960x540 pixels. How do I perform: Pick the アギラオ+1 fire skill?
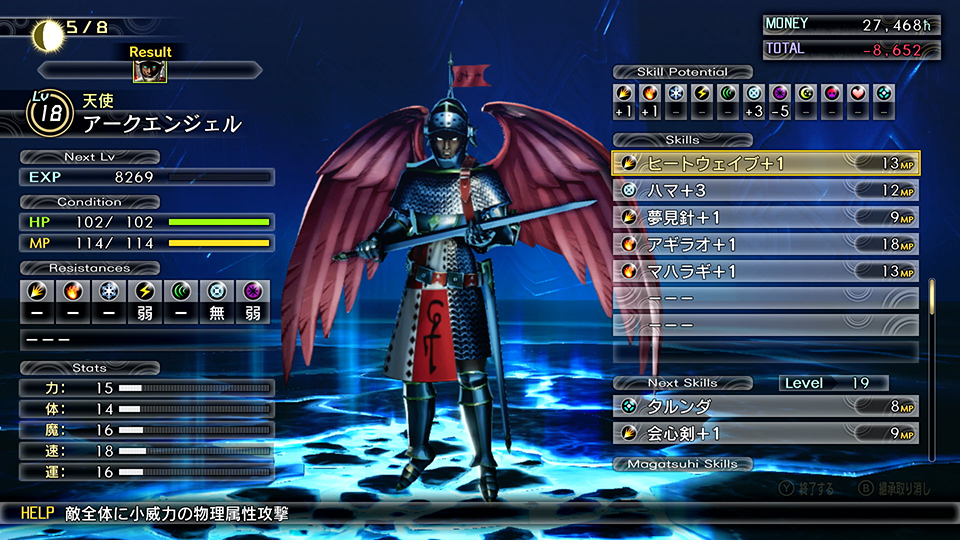[x=765, y=244]
